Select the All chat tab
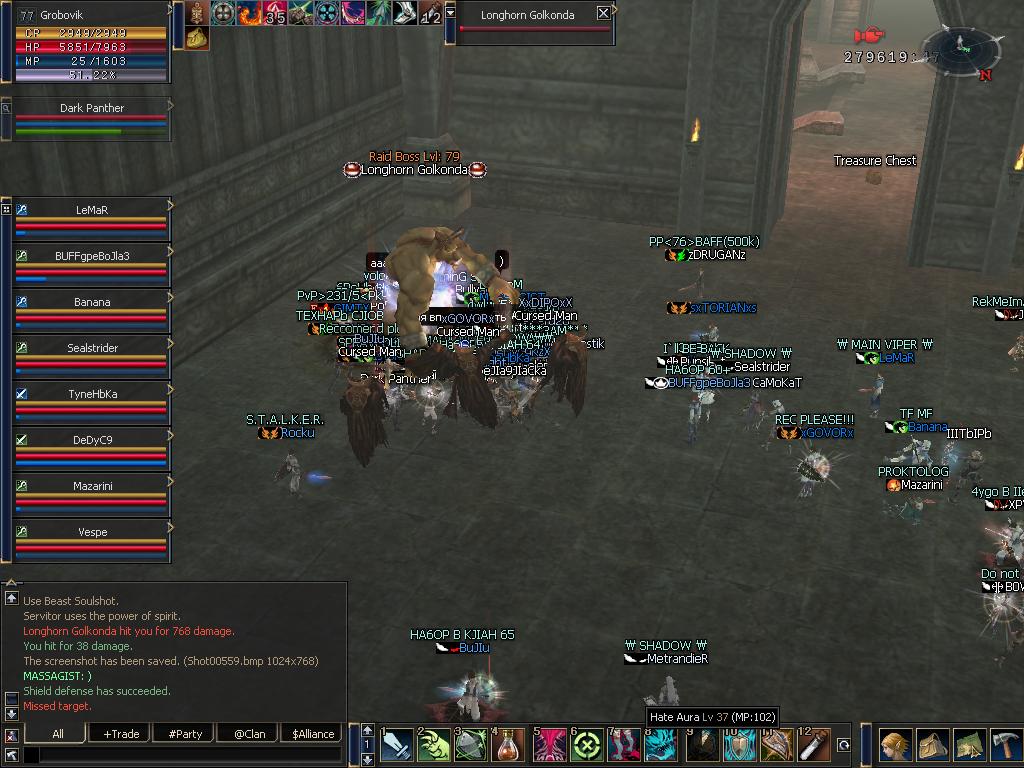The image size is (1024, 768). click(x=57, y=733)
